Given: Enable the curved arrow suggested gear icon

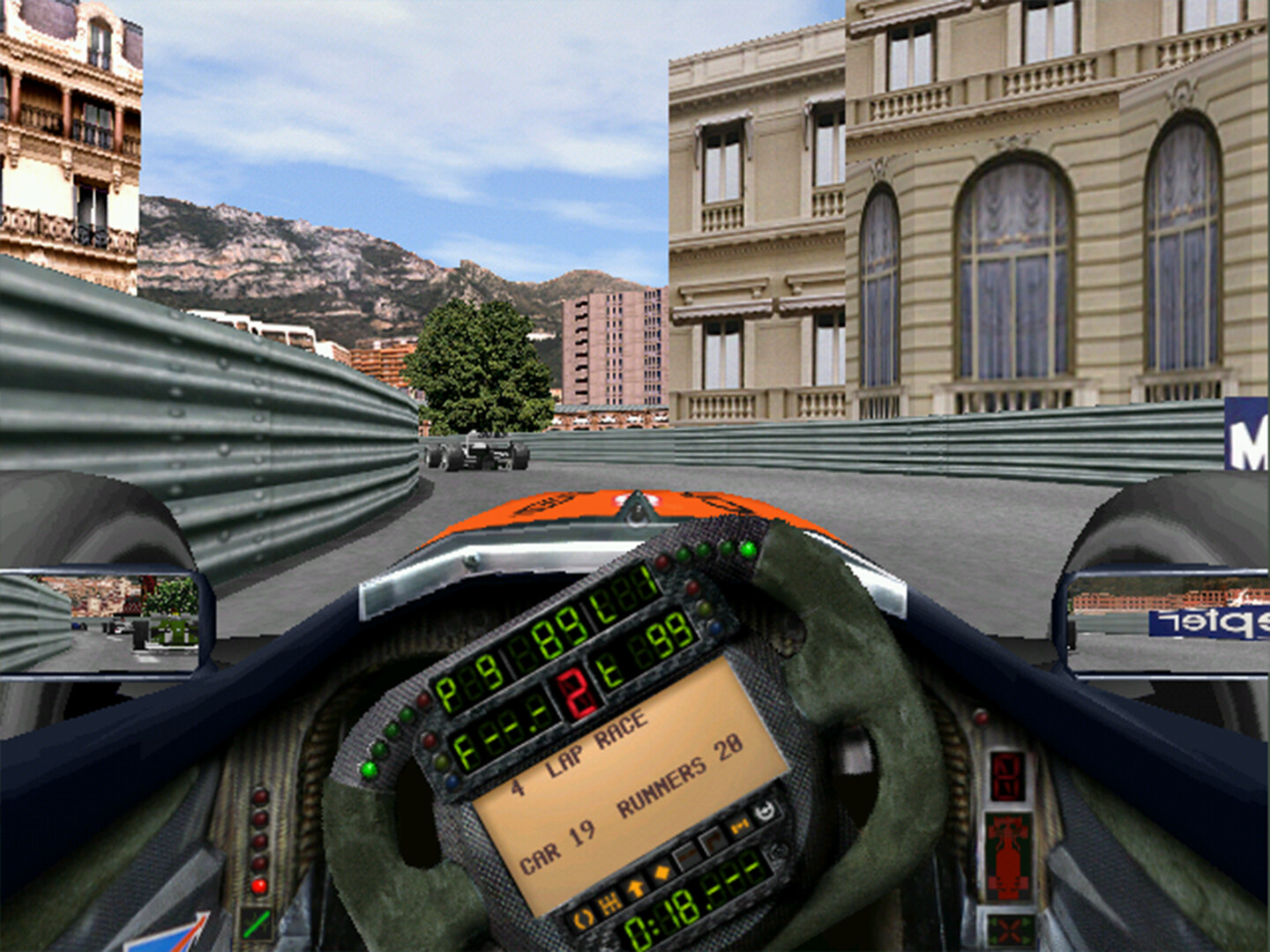Looking at the screenshot, I should 711,842.
